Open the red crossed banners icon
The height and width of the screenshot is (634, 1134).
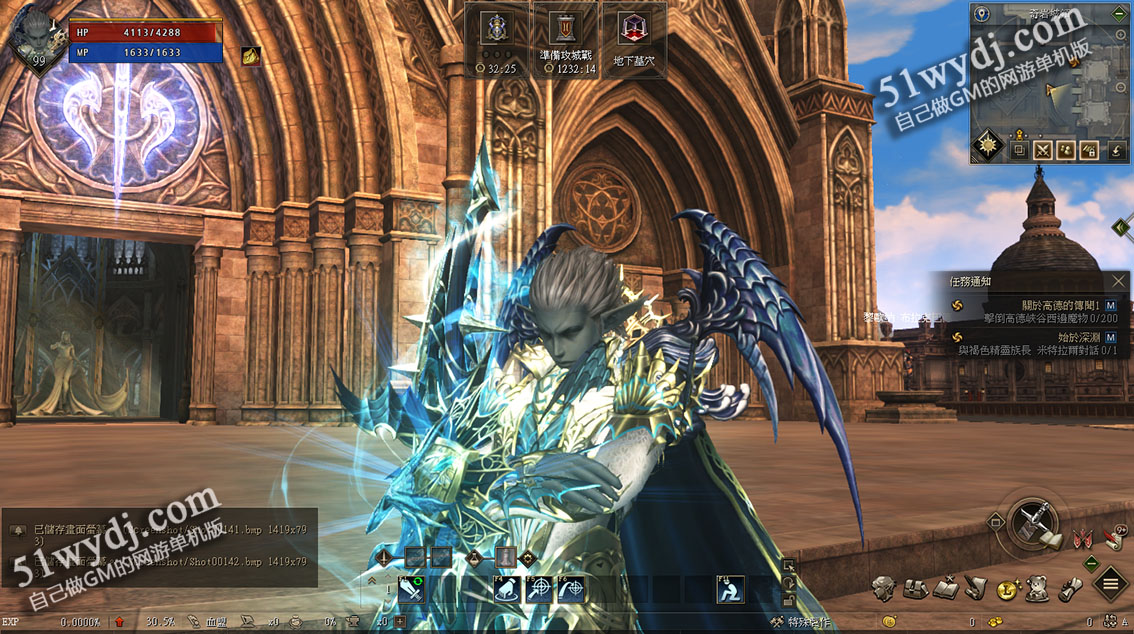1081,539
